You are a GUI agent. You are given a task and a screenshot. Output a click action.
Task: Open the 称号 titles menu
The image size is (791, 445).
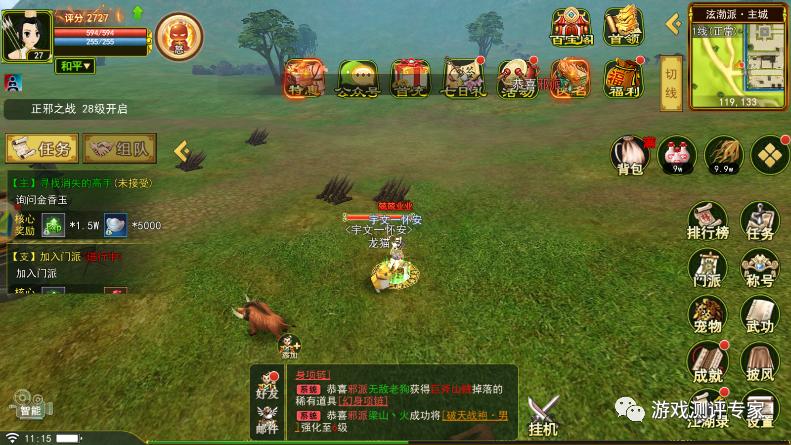point(760,268)
